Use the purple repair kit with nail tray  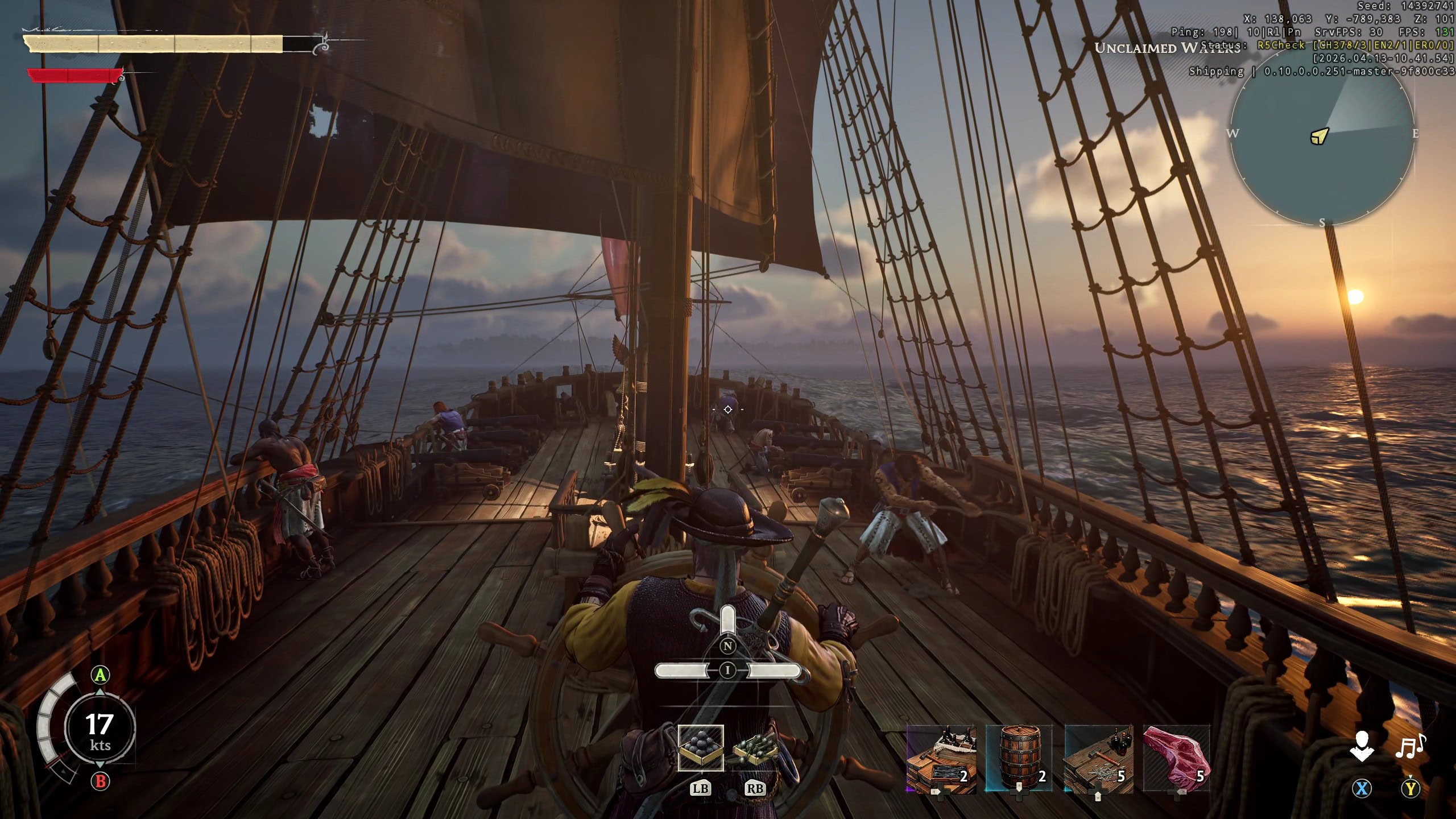point(941,759)
